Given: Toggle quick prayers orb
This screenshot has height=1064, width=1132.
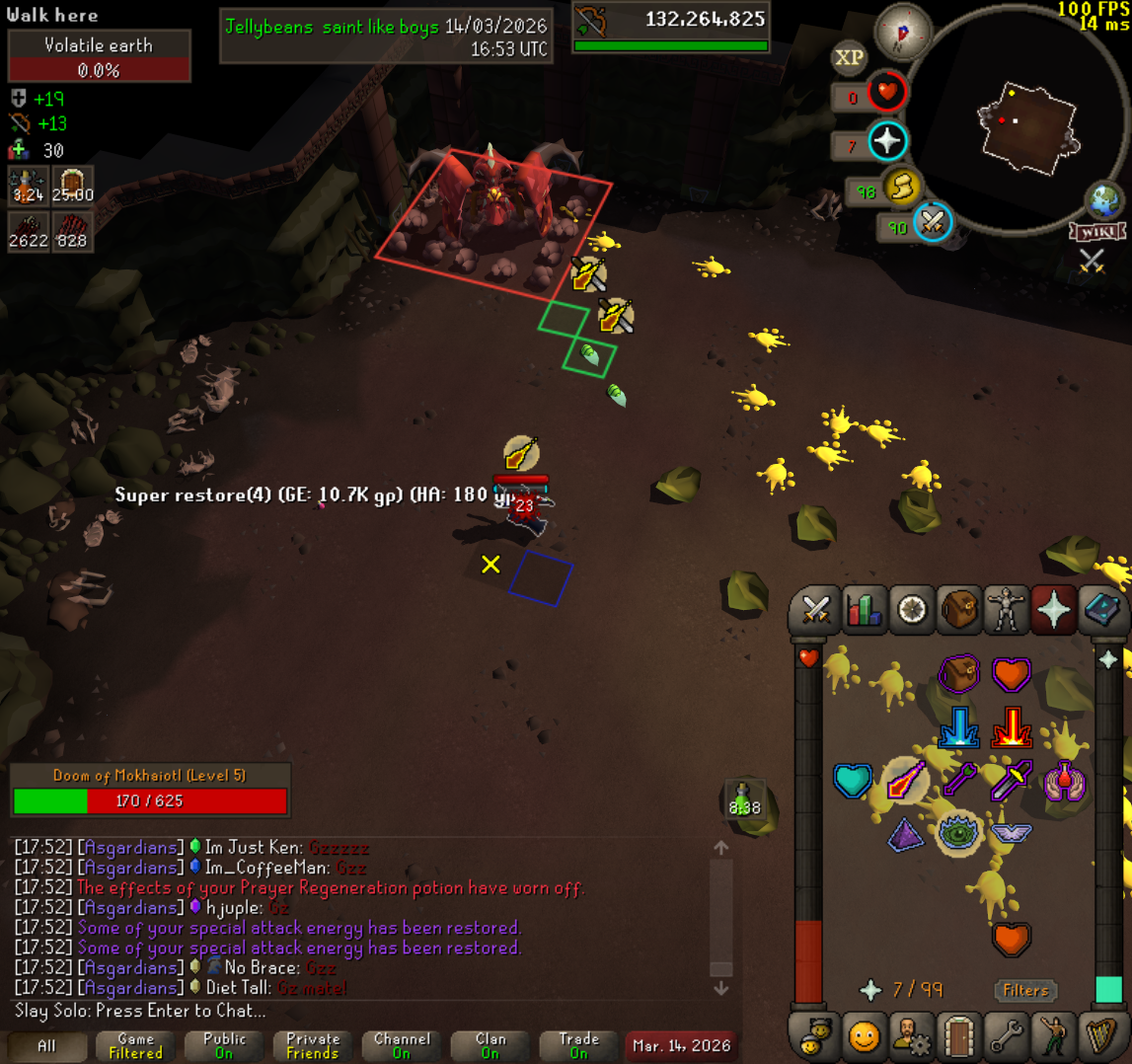Looking at the screenshot, I should point(886,141).
